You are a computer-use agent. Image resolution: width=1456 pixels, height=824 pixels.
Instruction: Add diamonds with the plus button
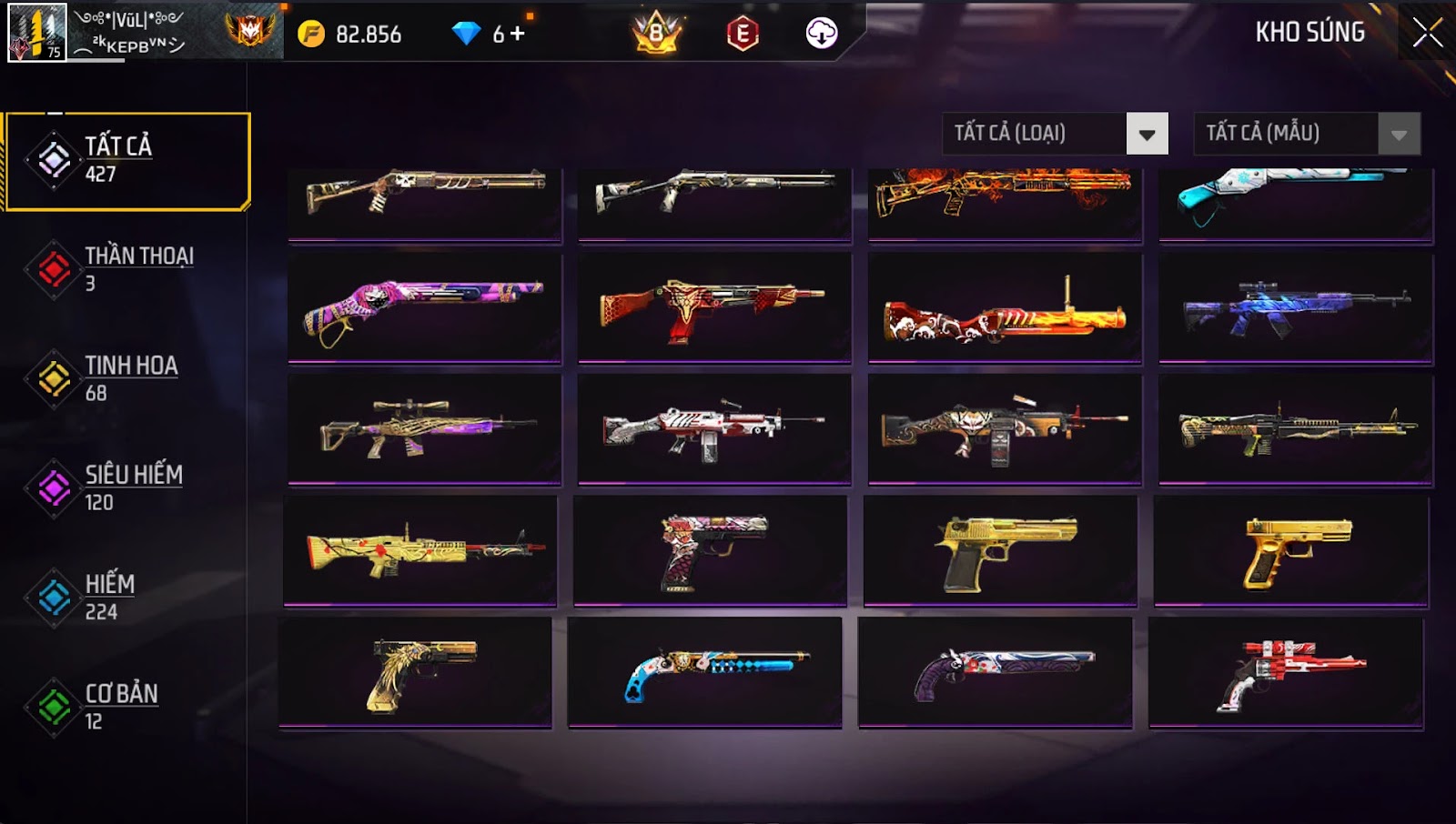coord(518,34)
